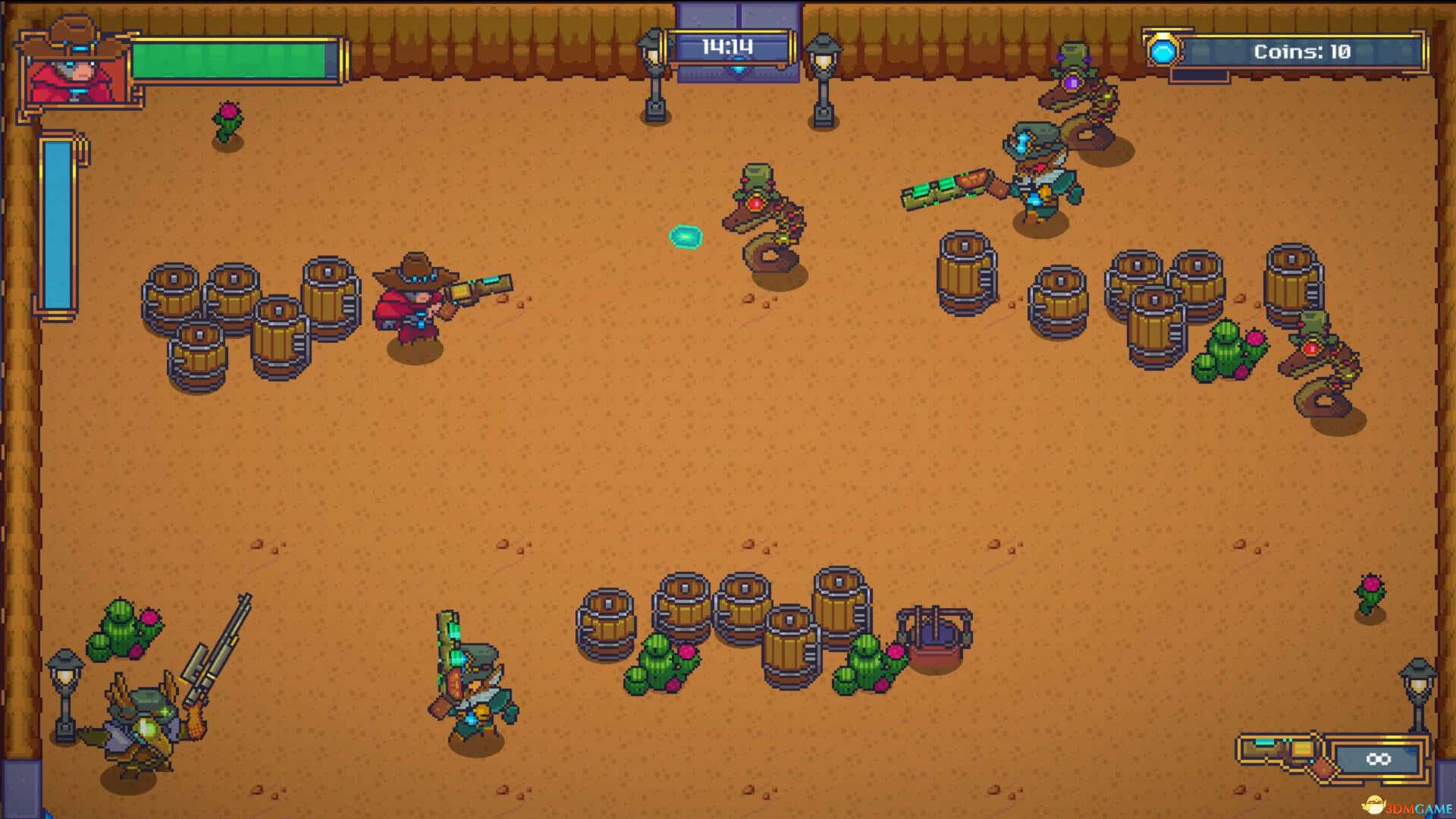Viewport: 1456px width, 819px height.
Task: Pick up the glowing teal gem near the snake
Action: (685, 236)
